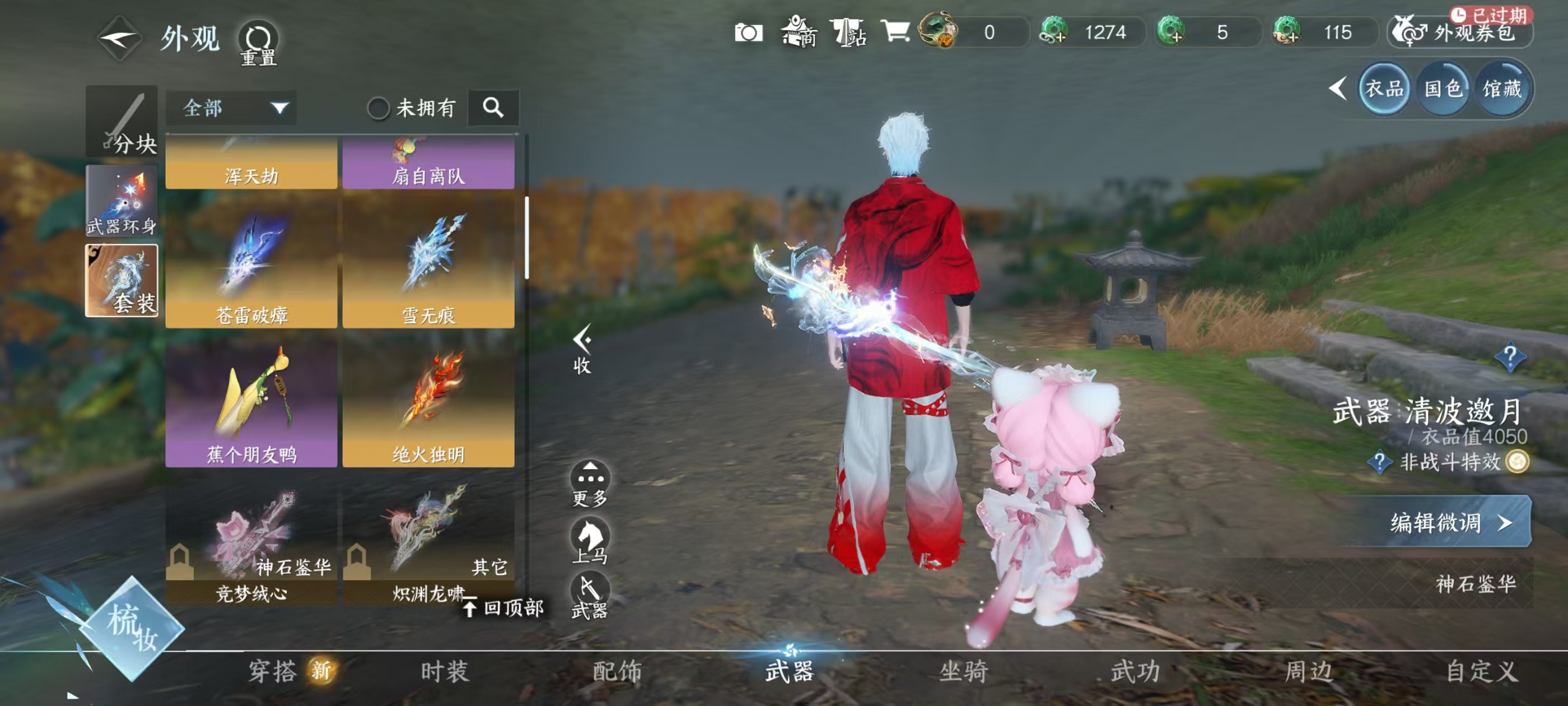1568x706 pixels.
Task: Go back using the arrow beside 外观
Action: coord(119,38)
